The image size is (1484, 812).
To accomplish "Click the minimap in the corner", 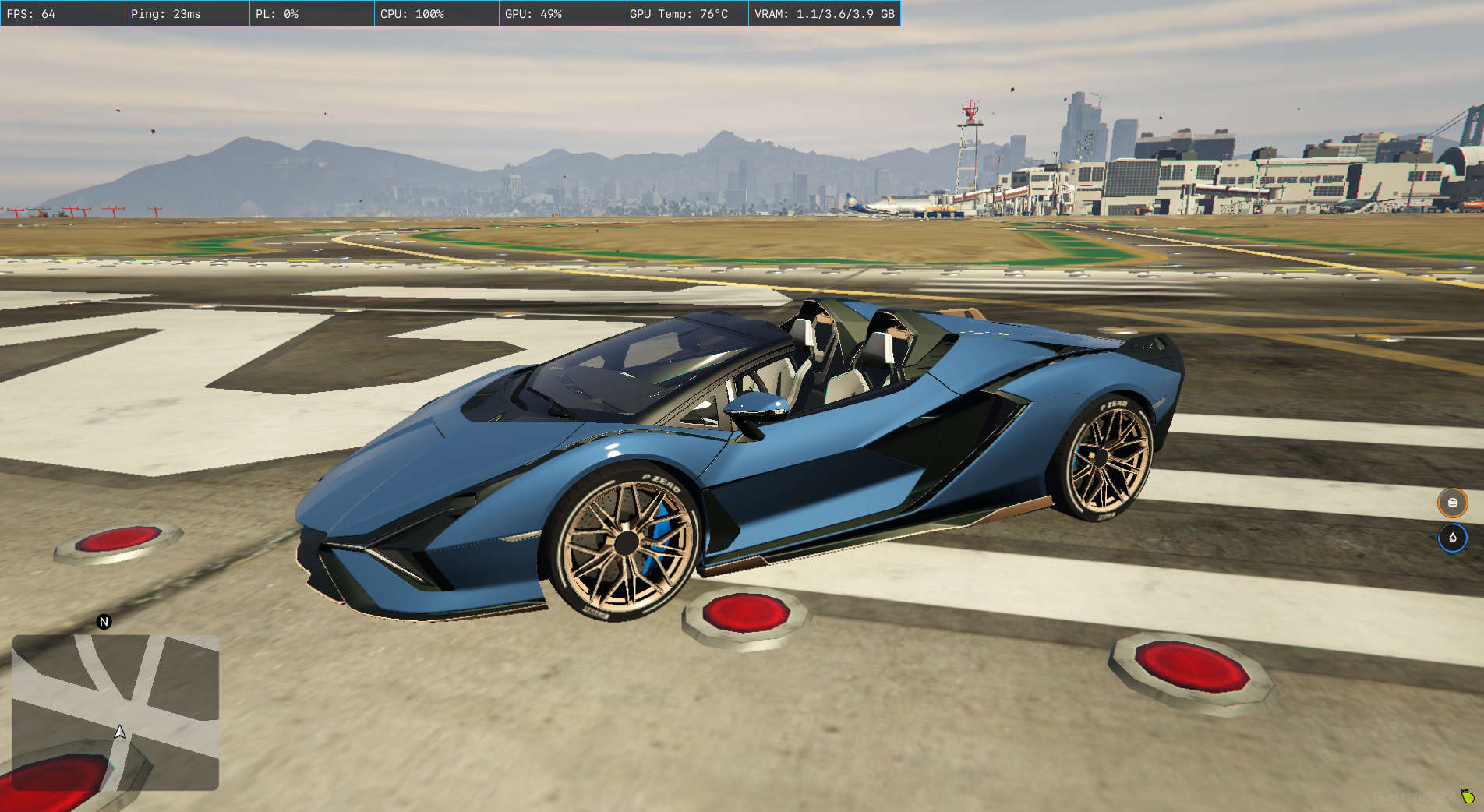I will (115, 712).
